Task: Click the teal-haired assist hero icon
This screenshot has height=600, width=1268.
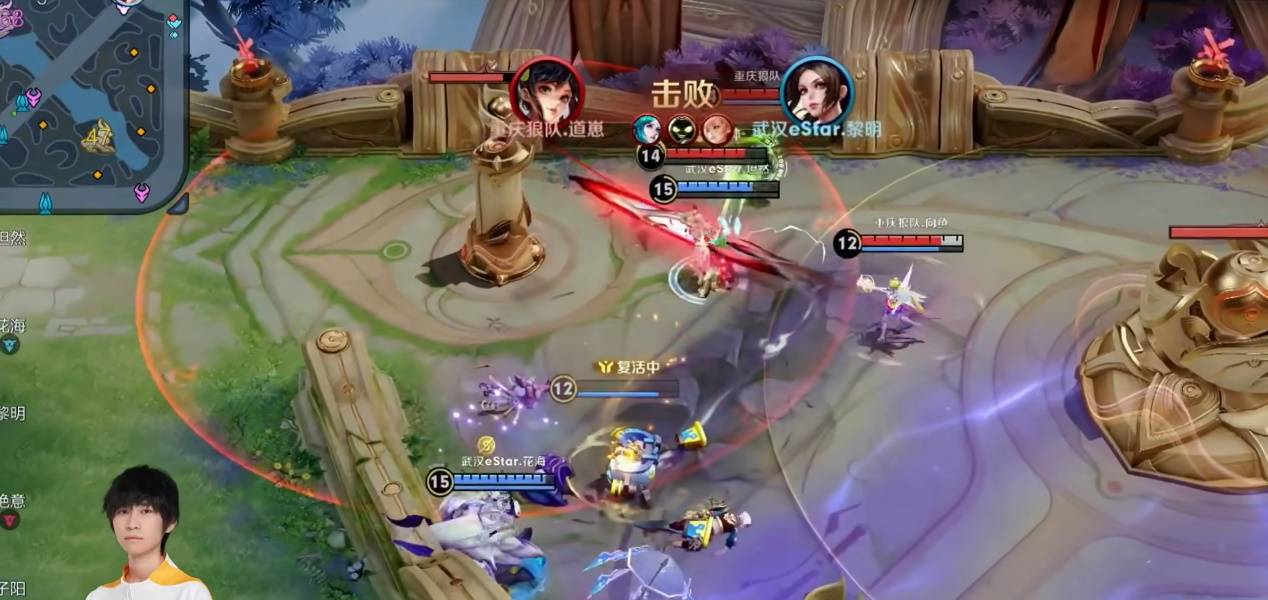Action: pos(646,129)
